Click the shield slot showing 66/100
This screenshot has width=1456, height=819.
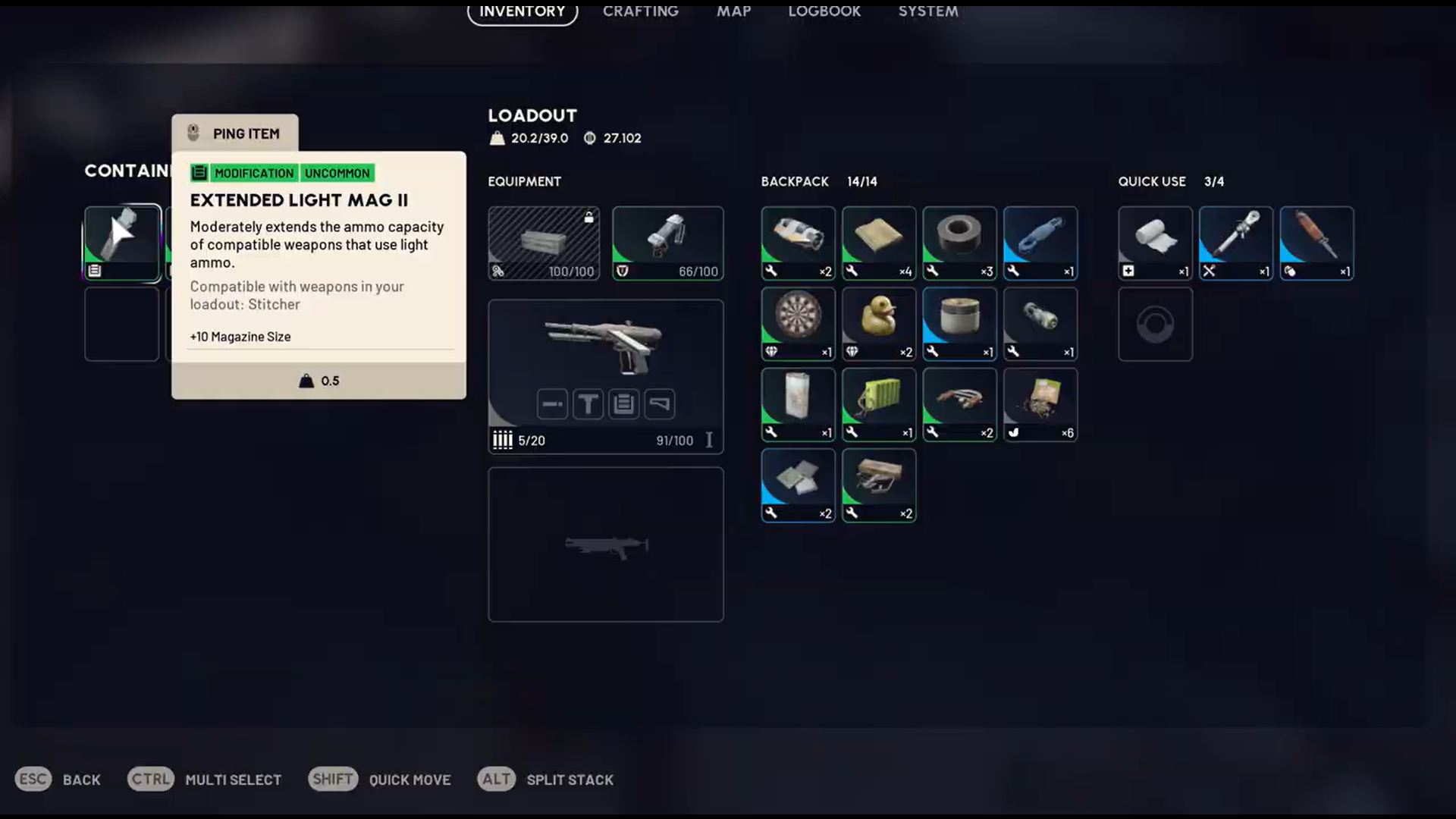[x=667, y=243]
